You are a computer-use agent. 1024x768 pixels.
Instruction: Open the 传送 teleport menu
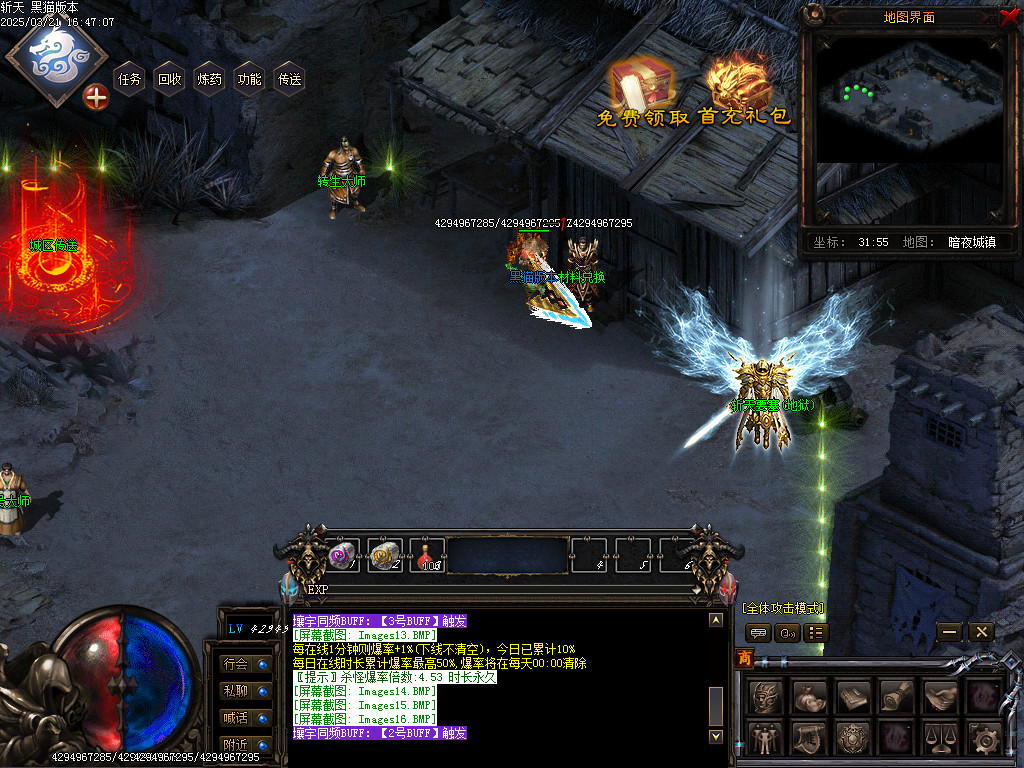click(x=290, y=79)
